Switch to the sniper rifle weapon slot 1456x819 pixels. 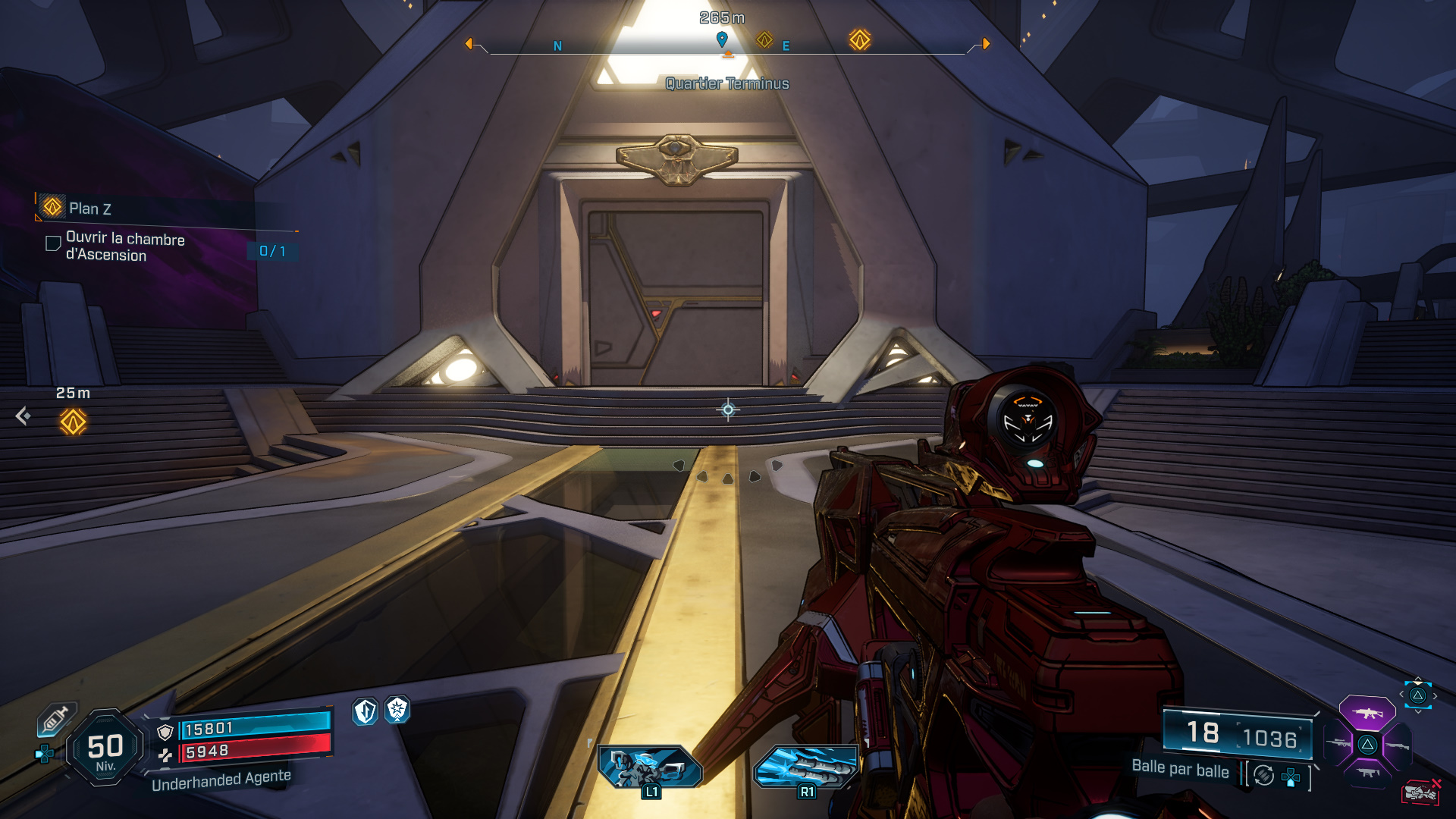(1338, 744)
